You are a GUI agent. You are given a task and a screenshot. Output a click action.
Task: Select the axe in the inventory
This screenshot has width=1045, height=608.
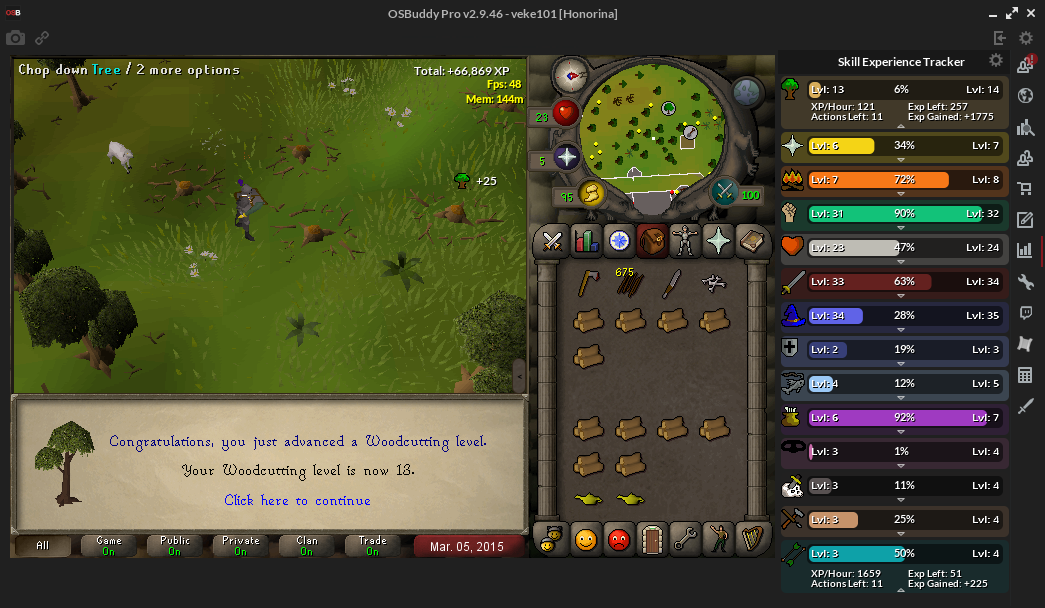(588, 284)
